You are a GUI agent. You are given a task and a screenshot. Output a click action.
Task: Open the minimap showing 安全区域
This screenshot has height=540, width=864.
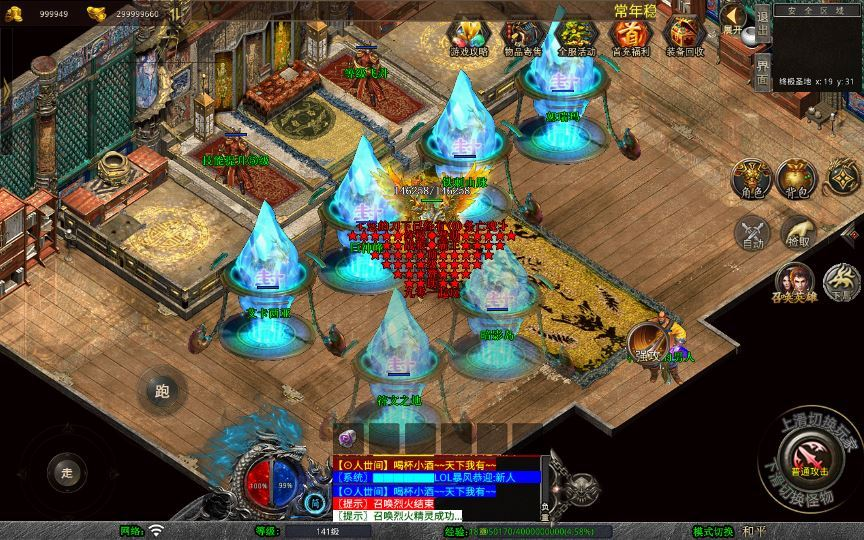(x=817, y=45)
